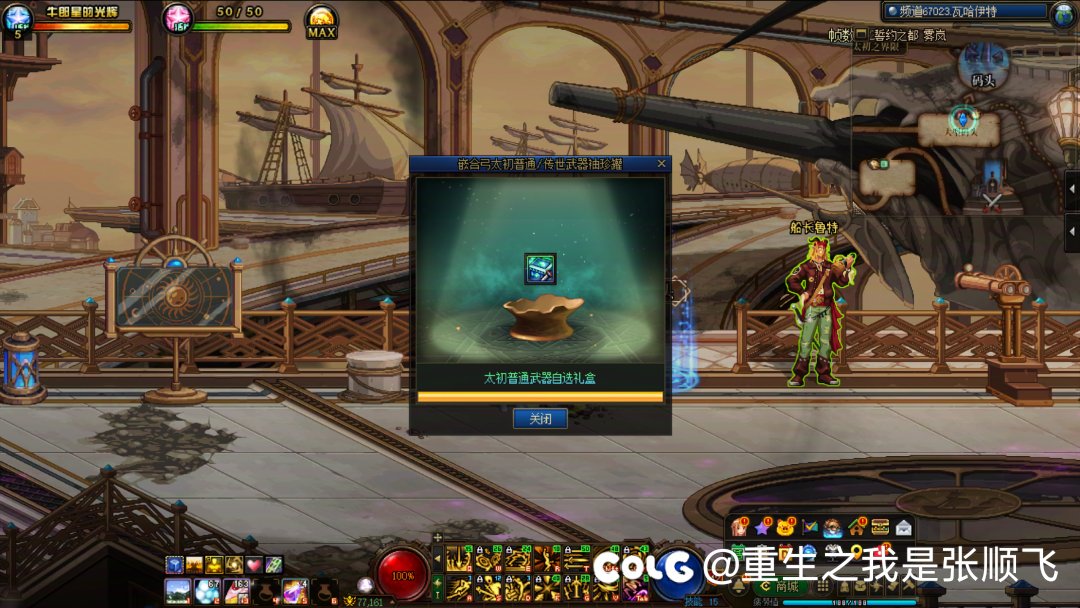1080x608 pixels.
Task: Open the world map globe icon
Action: click(x=1063, y=14)
